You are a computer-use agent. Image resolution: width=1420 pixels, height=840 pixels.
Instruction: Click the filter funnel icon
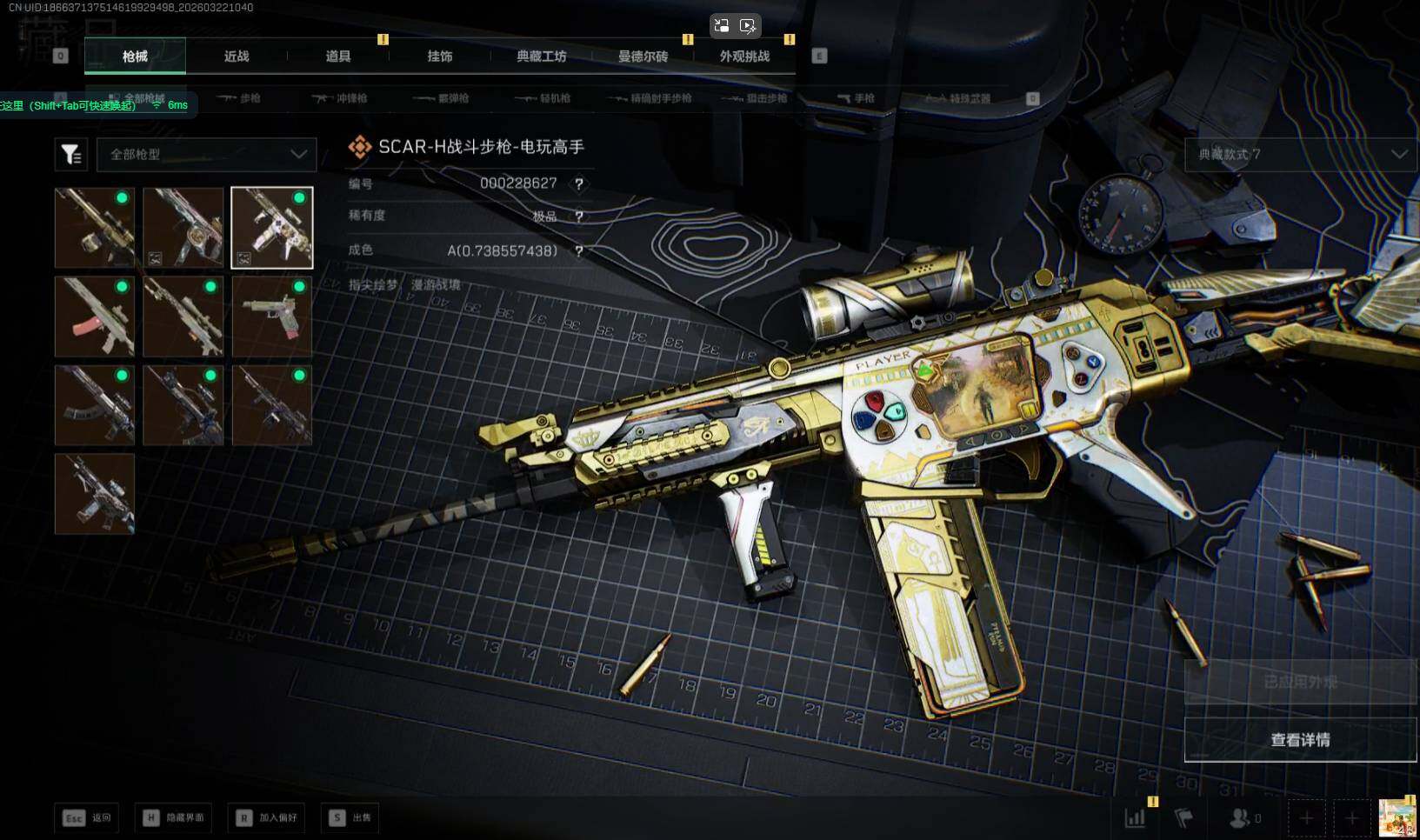pyautogui.click(x=71, y=155)
